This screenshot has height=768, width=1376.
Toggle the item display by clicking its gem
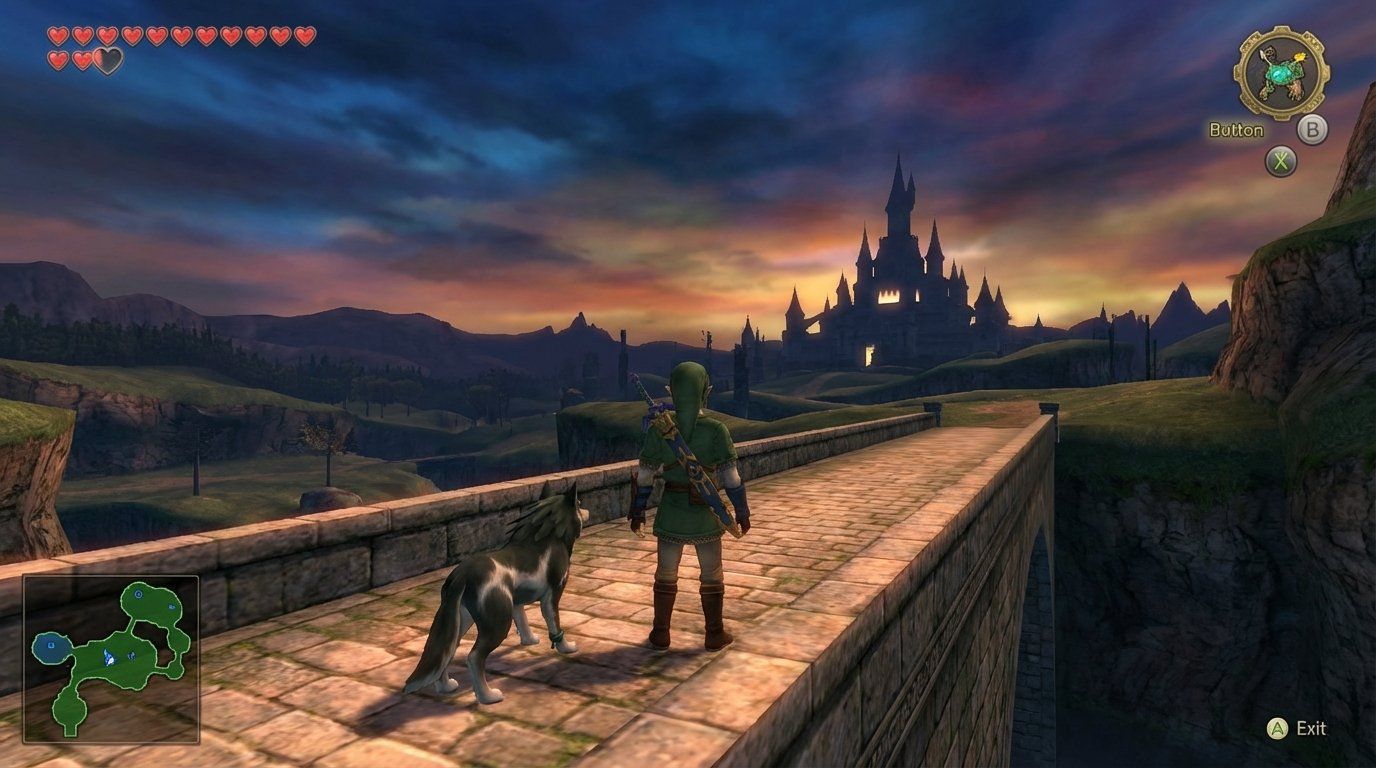coord(1280,75)
